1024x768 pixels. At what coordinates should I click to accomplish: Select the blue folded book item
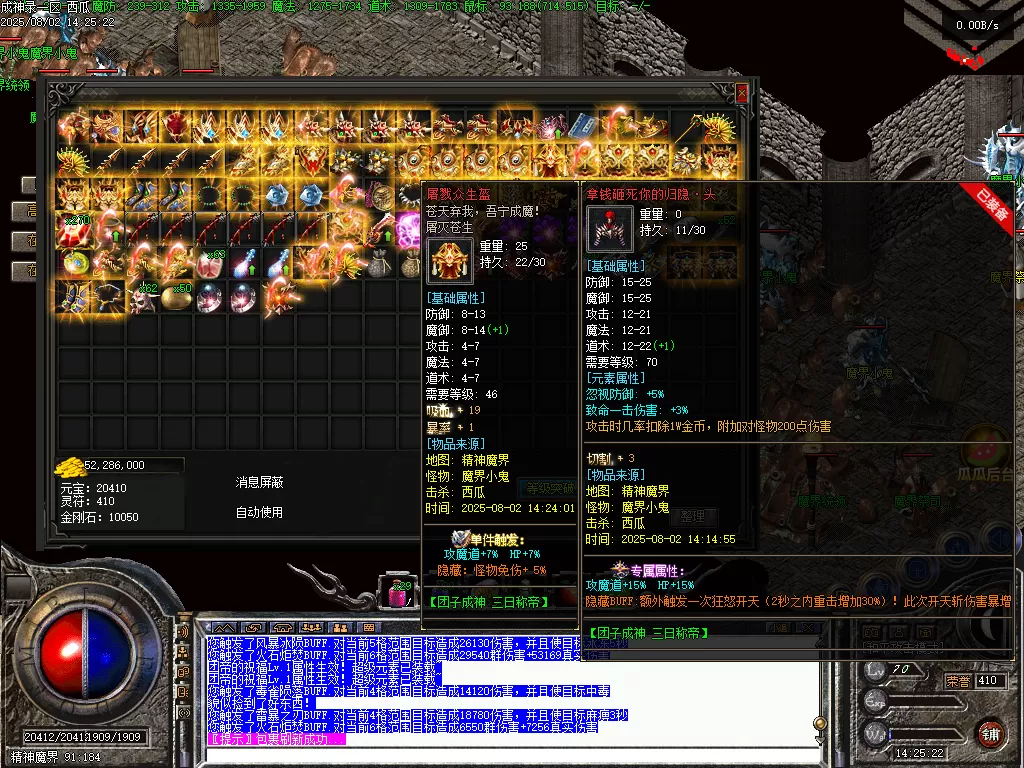[583, 127]
